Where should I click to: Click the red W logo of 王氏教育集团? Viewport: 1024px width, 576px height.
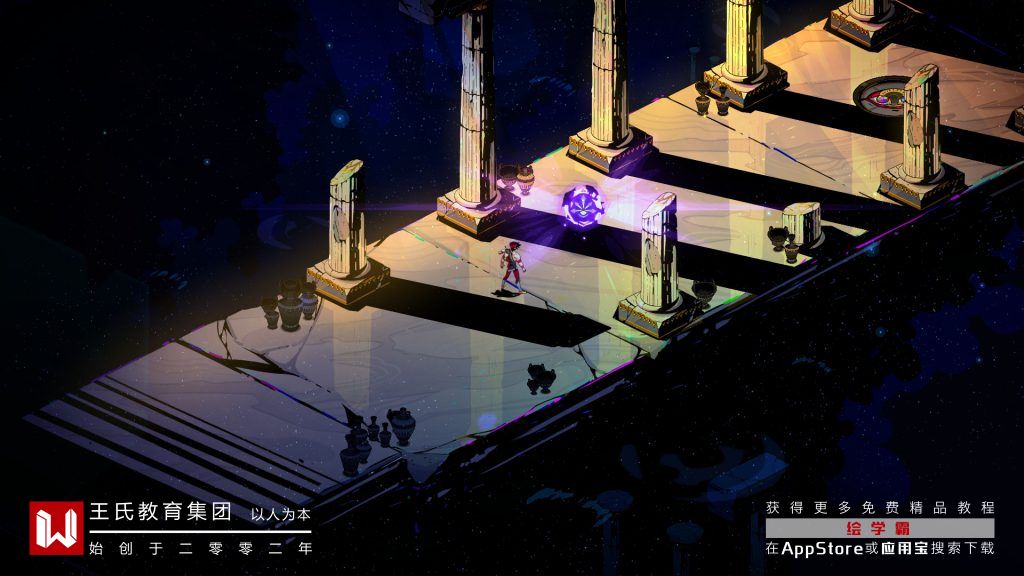(56, 528)
